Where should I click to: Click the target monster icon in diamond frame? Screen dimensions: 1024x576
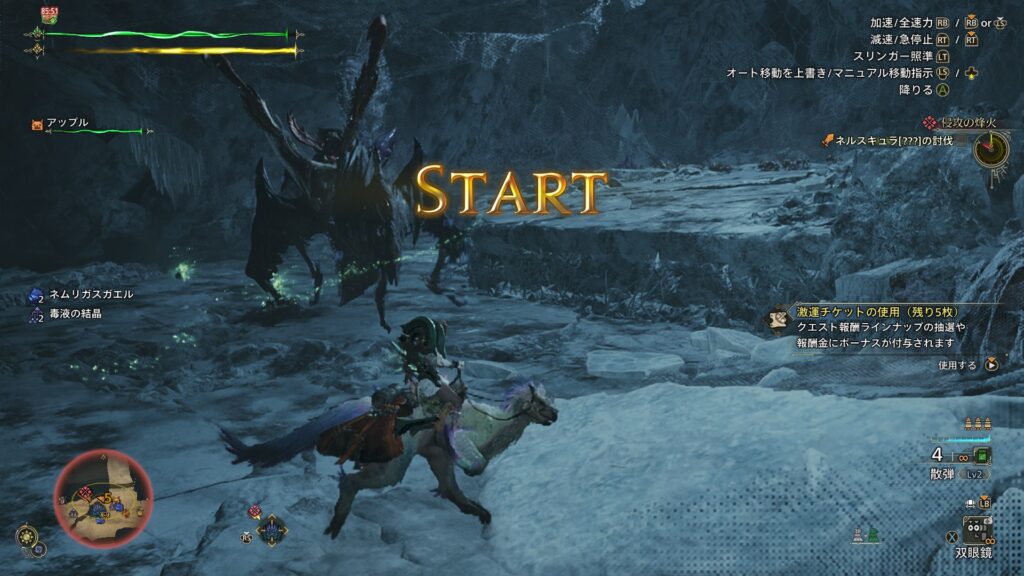click(272, 529)
